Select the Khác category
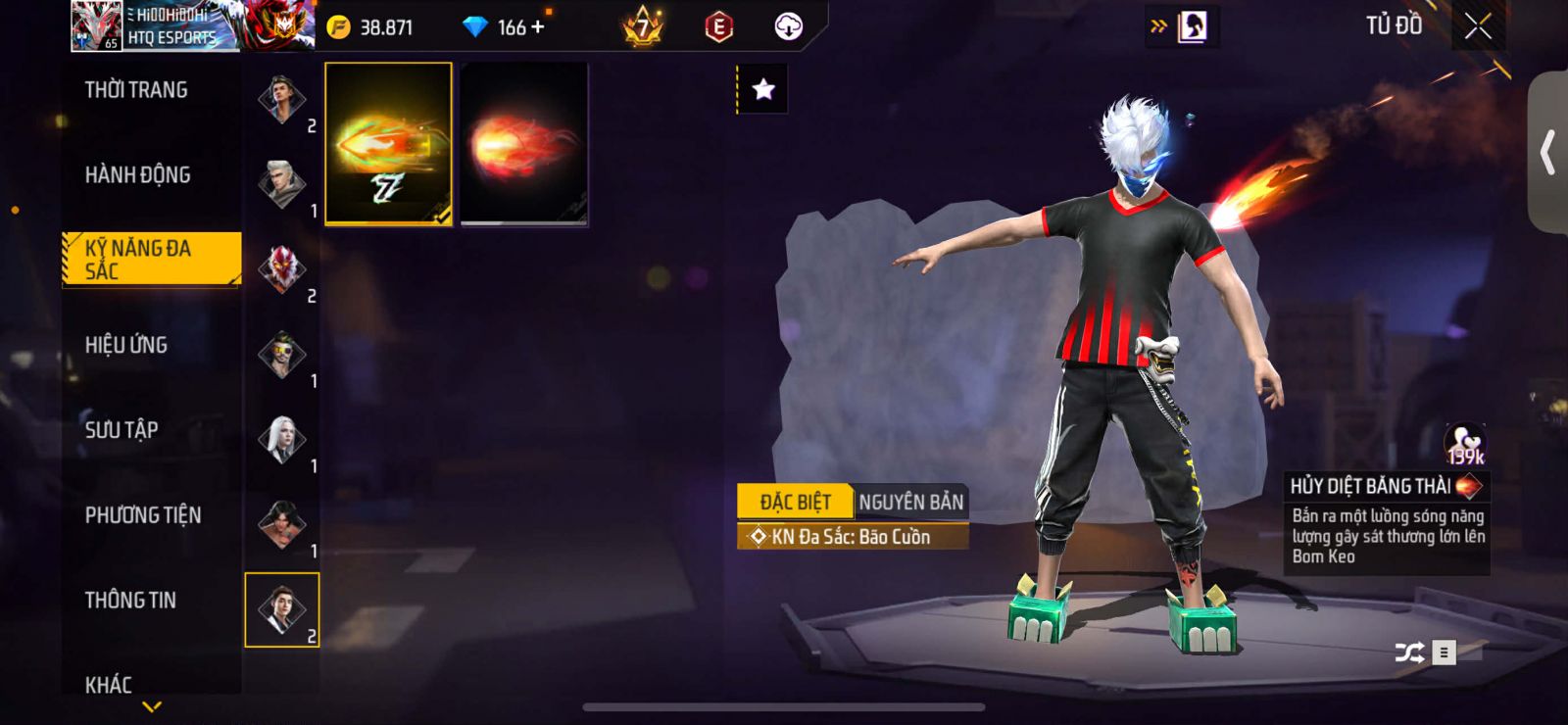This screenshot has height=725, width=1568. coord(109,684)
